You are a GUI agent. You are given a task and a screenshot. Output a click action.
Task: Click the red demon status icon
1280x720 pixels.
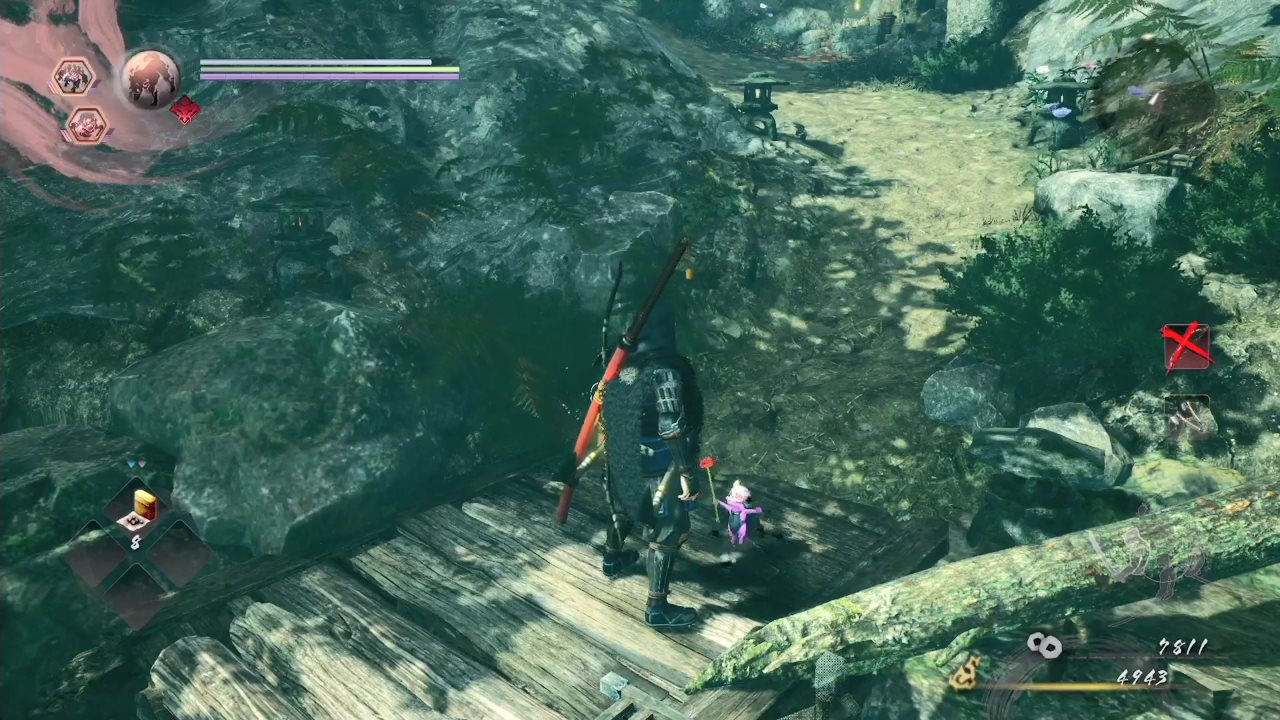[185, 110]
